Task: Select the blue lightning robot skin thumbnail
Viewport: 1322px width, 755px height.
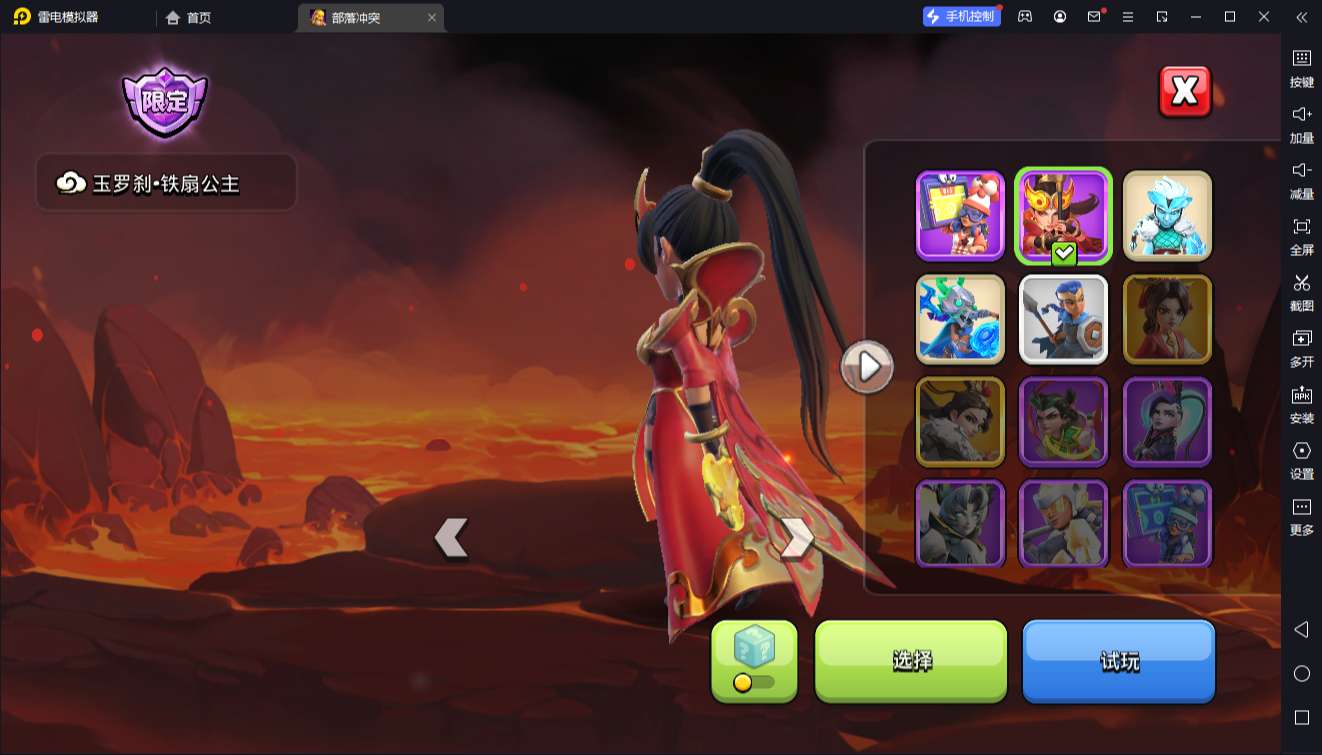Action: (960, 319)
